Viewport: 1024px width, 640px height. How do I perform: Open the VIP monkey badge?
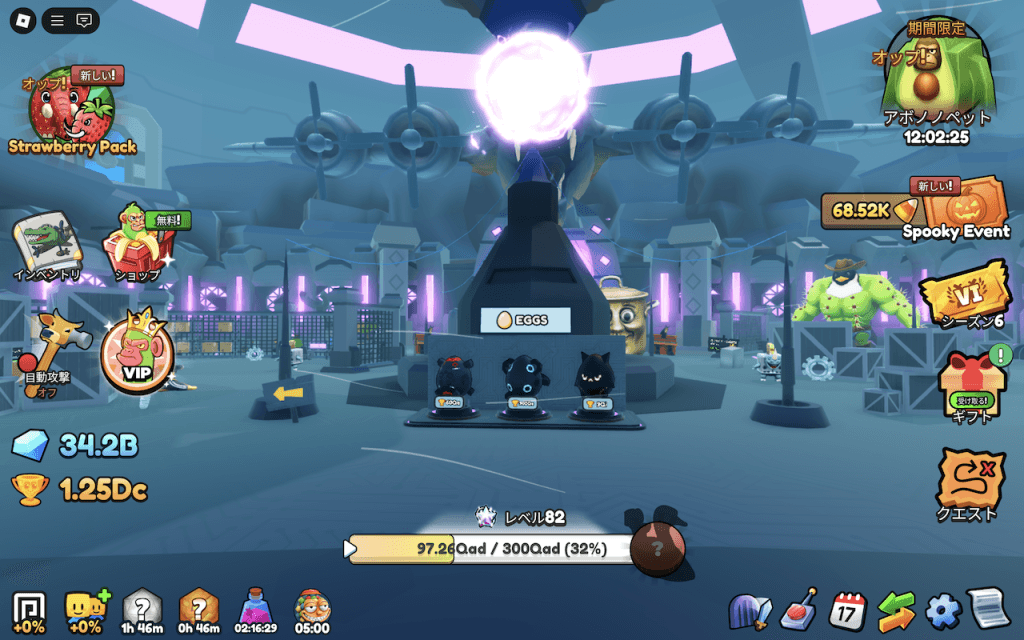tap(136, 355)
